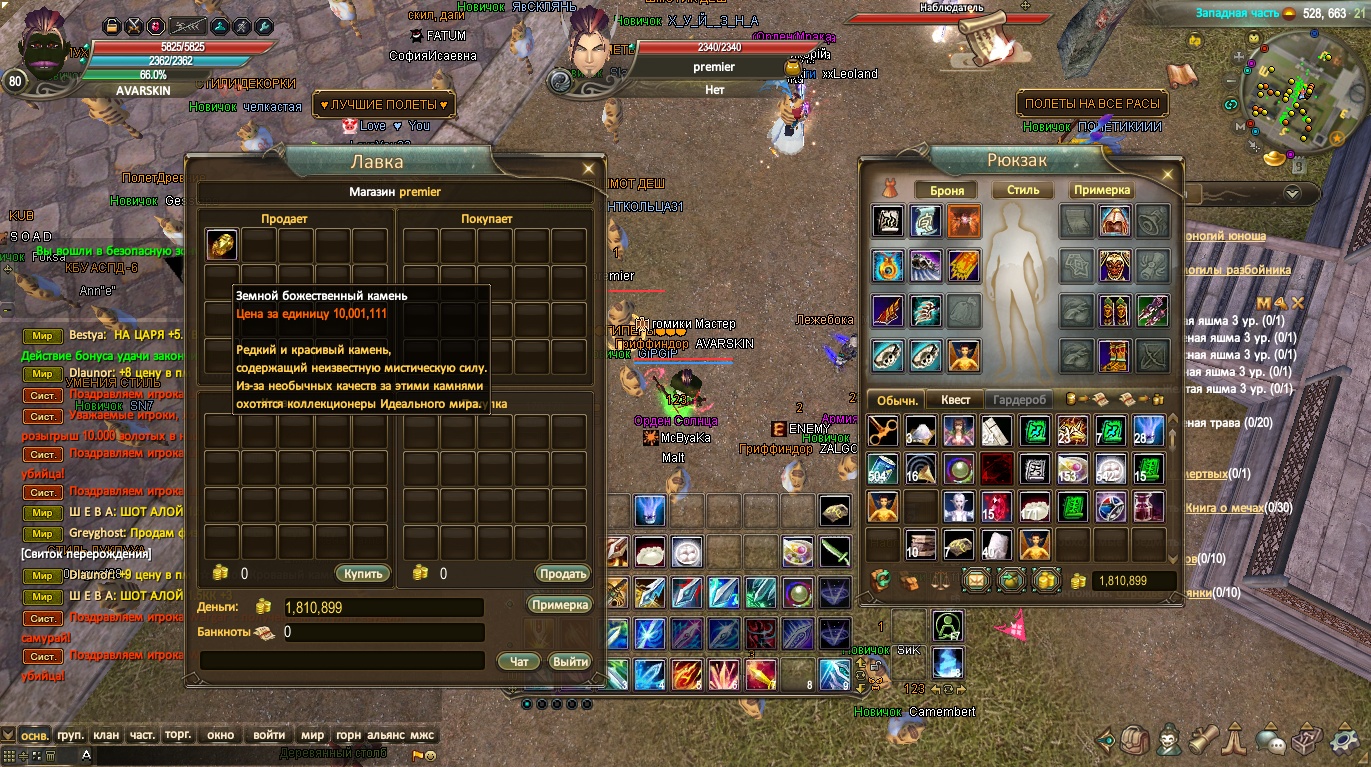Screen dimensions: 1371x767
Task: Click the Чат button in the shop
Action: (x=519, y=661)
